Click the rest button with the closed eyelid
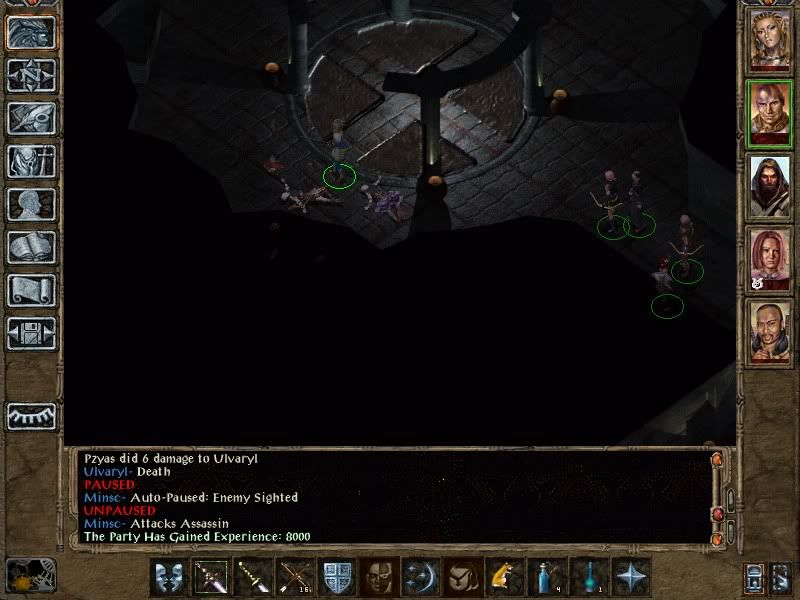The image size is (800, 600). point(29,415)
